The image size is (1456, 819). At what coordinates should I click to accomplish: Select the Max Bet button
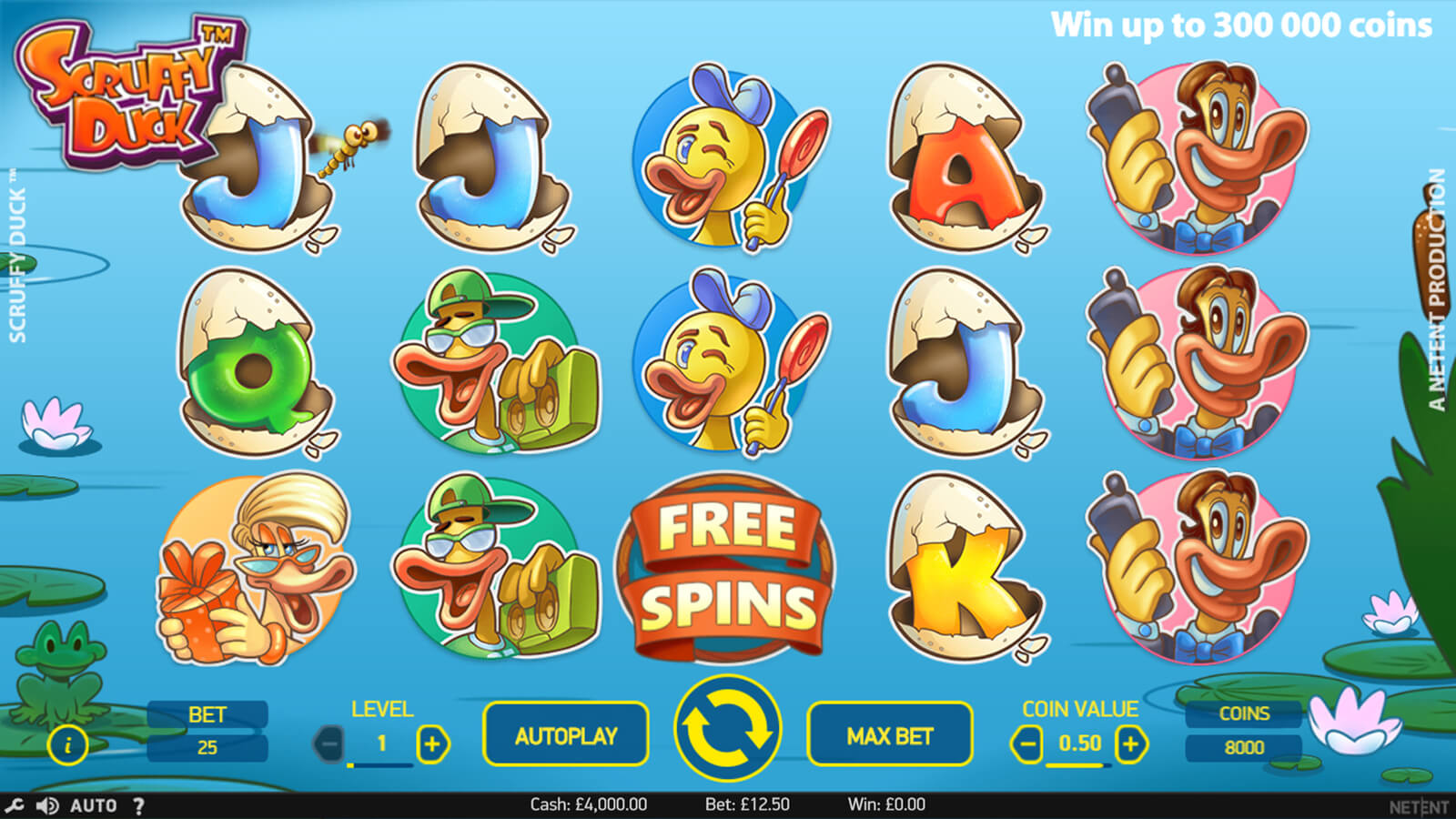click(889, 735)
